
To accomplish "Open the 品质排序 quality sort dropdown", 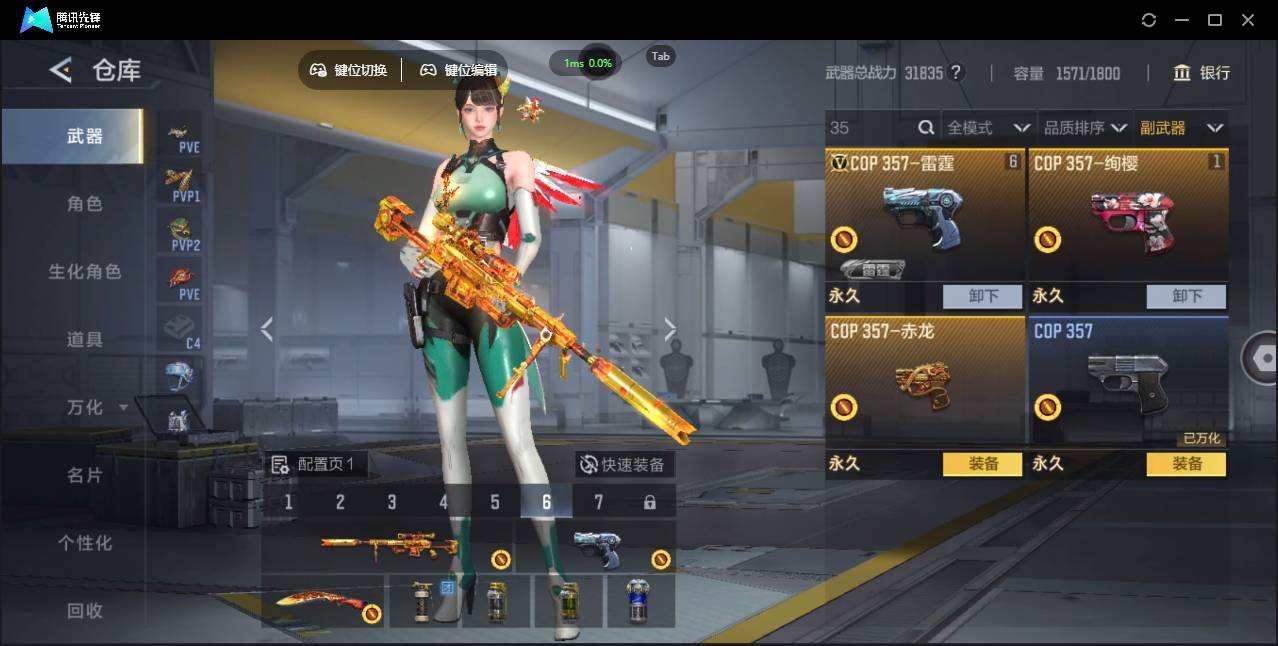I will click(x=1085, y=128).
